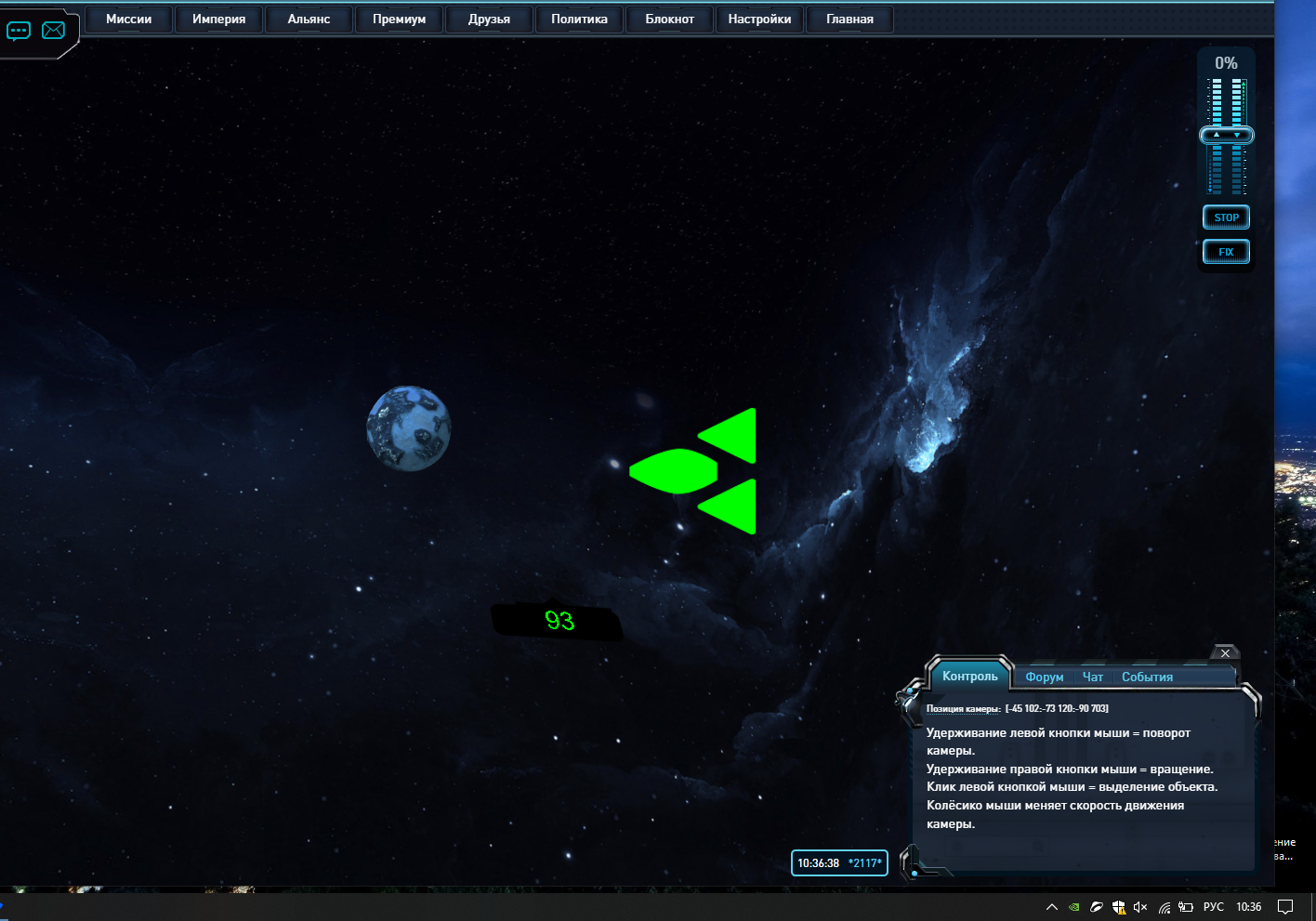Close the control info panel
This screenshot has width=1316, height=921.
pos(1225,653)
